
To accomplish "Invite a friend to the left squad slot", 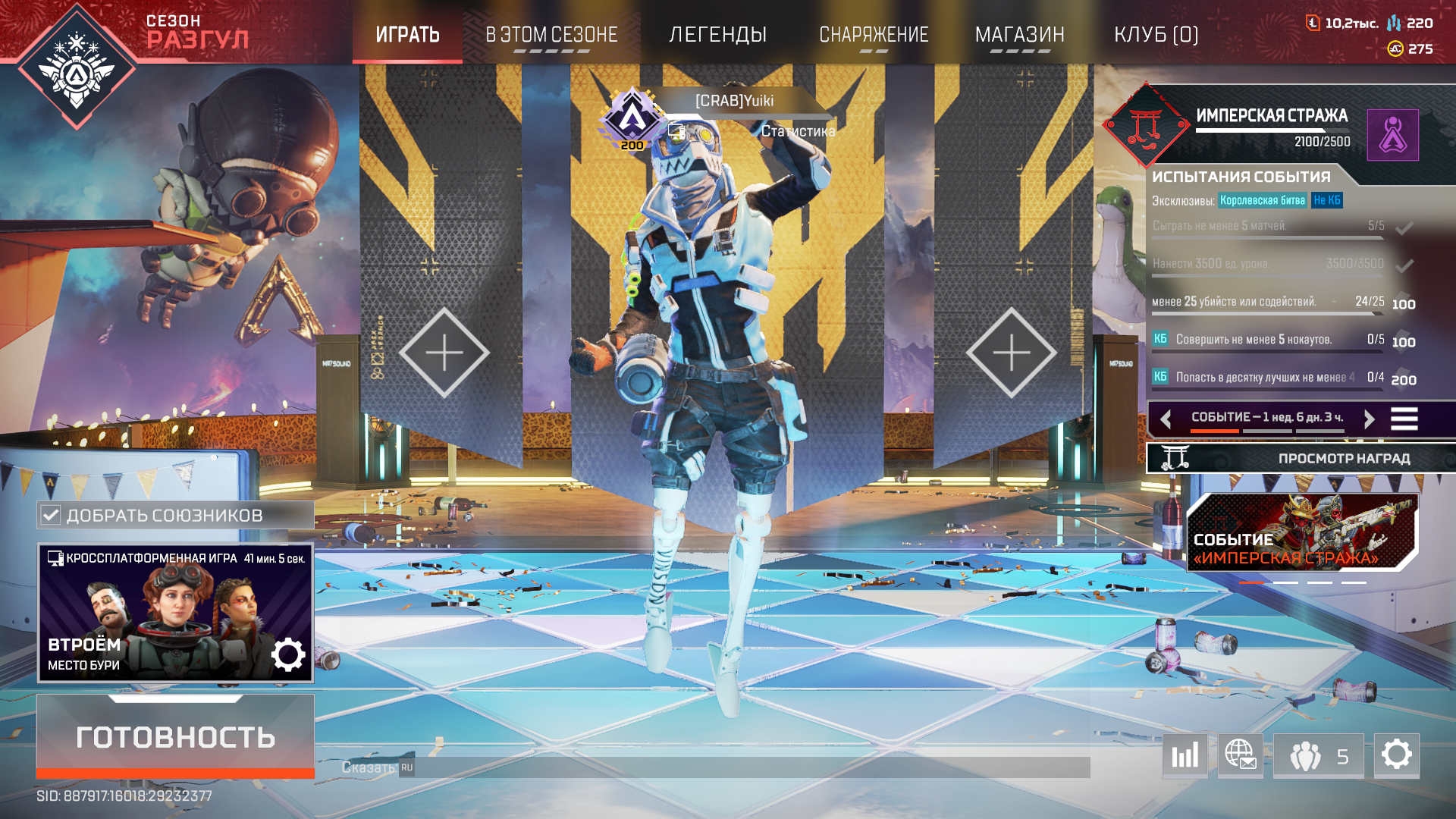I will coord(444,353).
